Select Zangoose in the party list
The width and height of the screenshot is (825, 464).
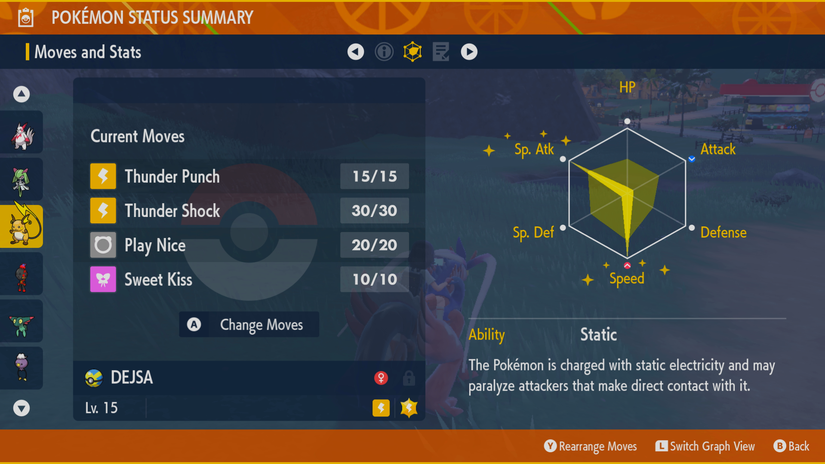[21, 136]
